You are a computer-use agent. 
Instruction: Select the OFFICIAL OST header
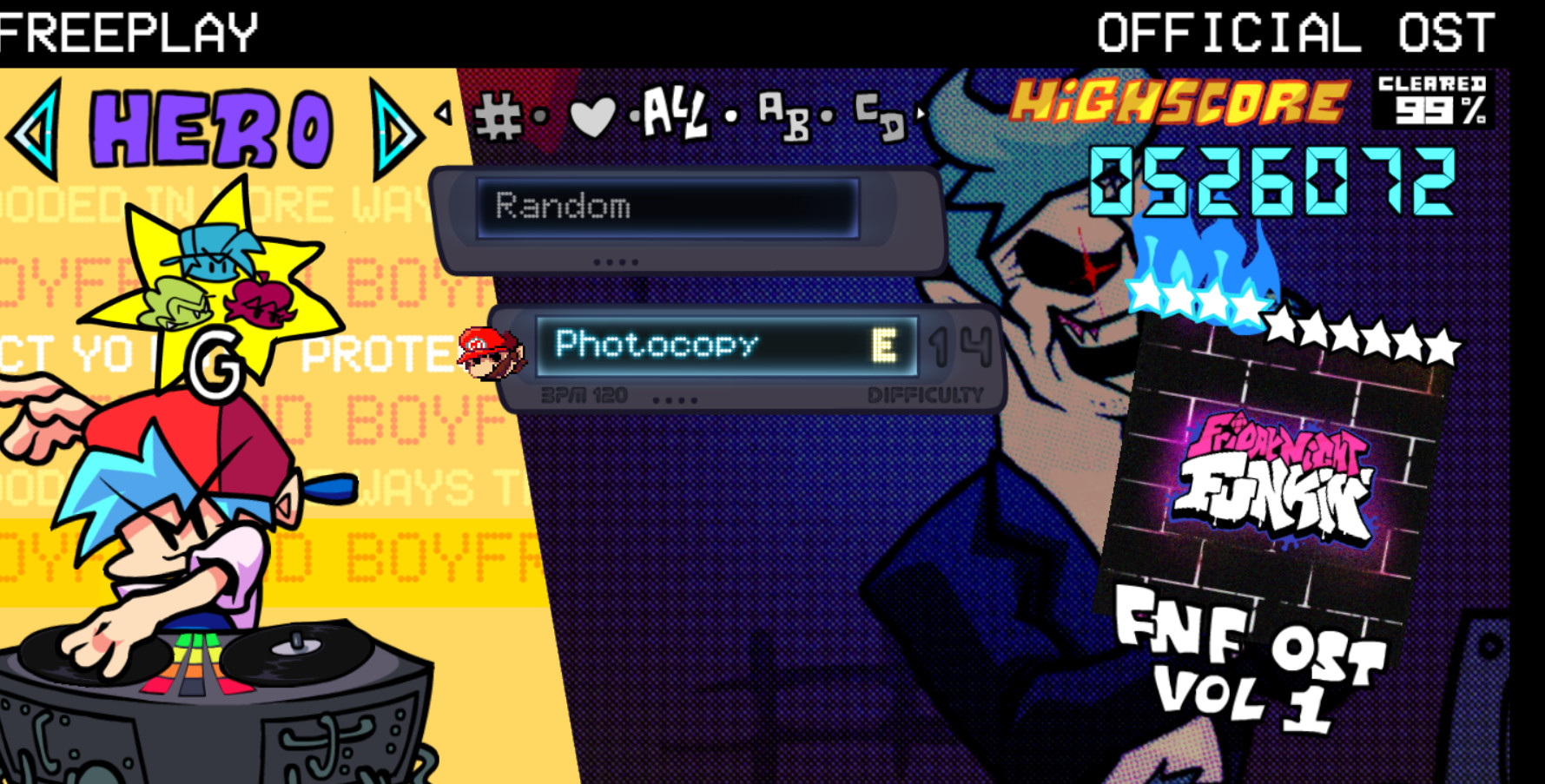tap(1292, 31)
